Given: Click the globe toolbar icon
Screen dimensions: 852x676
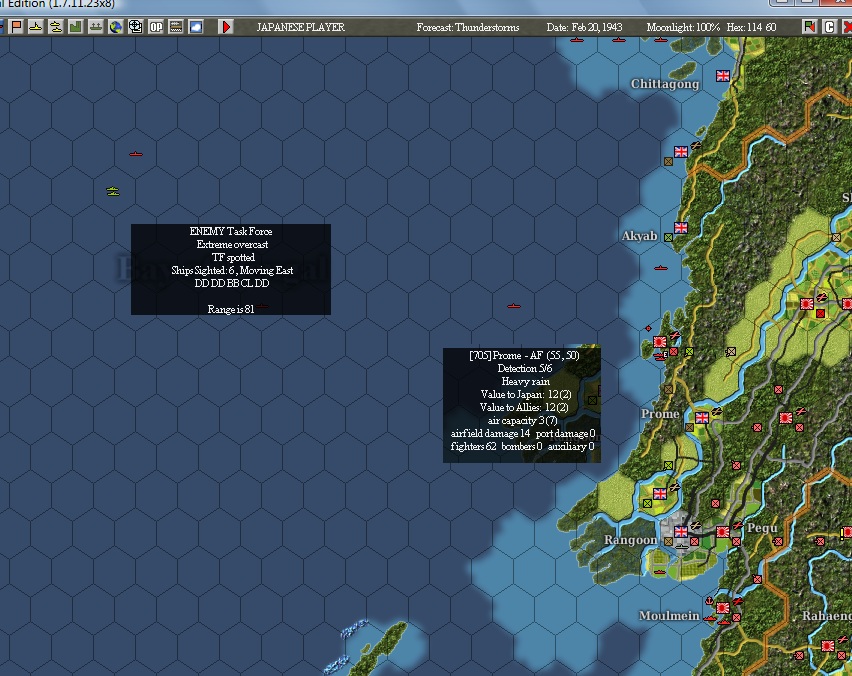Looking at the screenshot, I should [115, 27].
